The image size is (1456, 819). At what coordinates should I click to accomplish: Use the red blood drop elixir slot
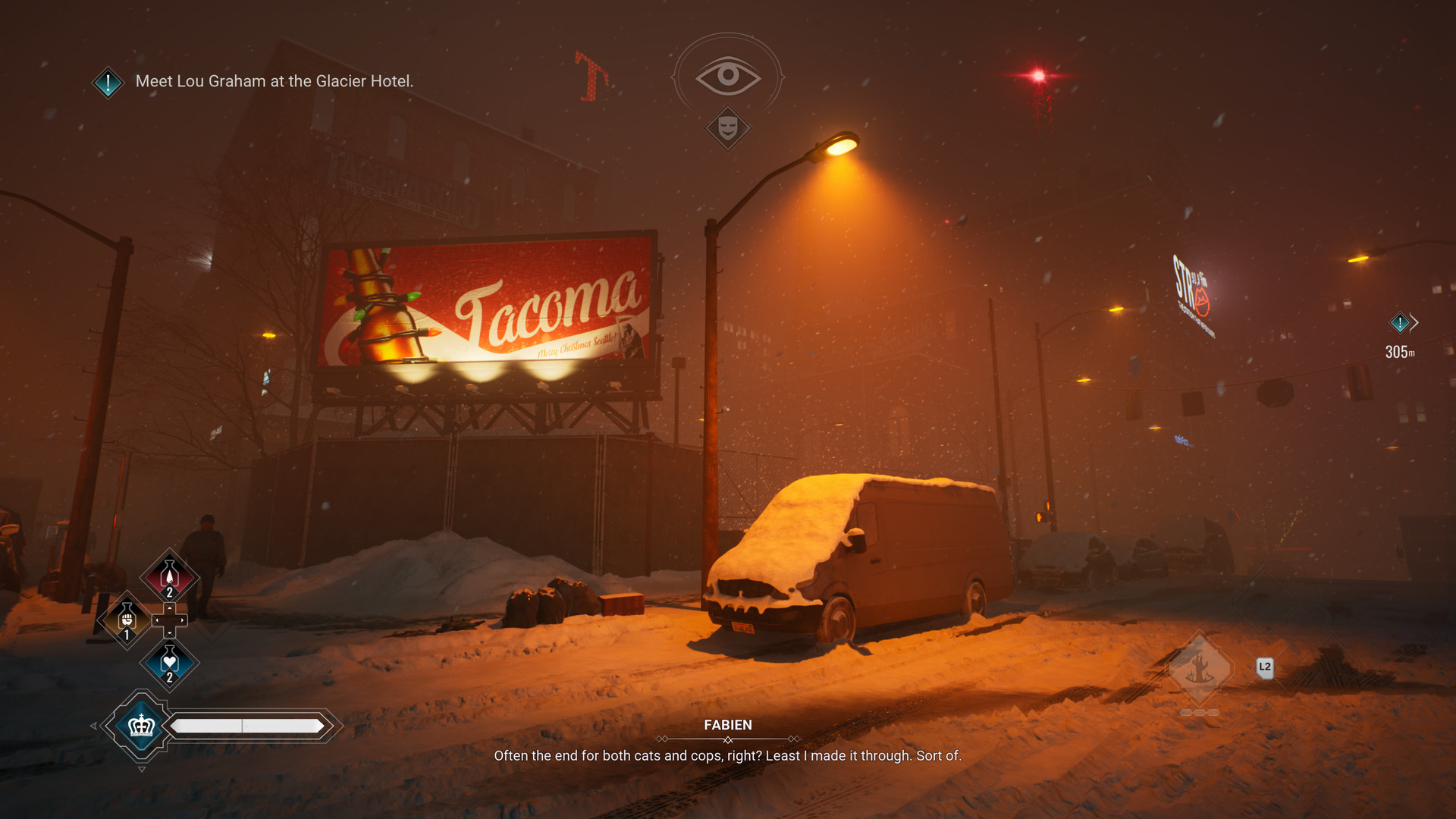170,577
